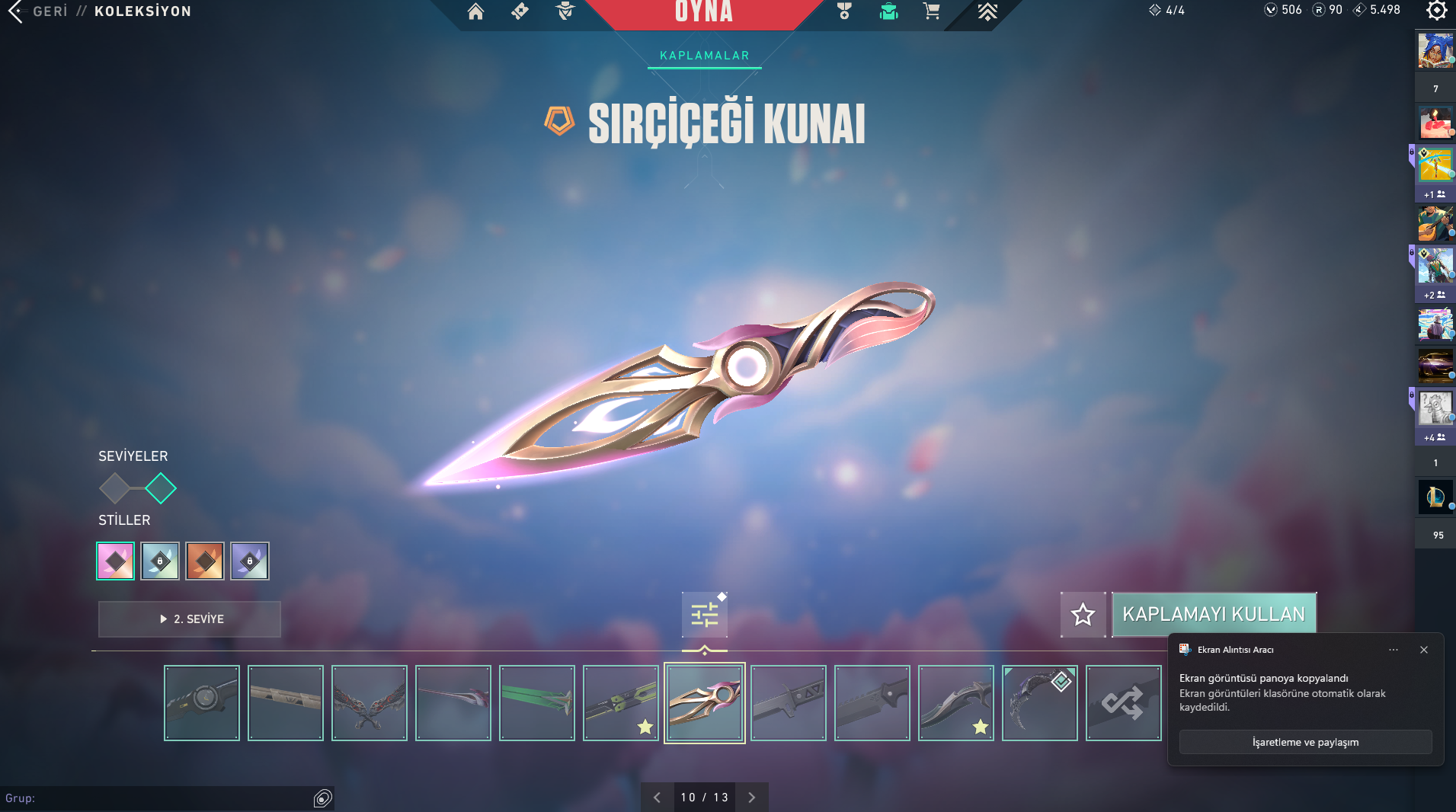Equip skin with KAPLAMAYI KULLAN

coord(1214,614)
